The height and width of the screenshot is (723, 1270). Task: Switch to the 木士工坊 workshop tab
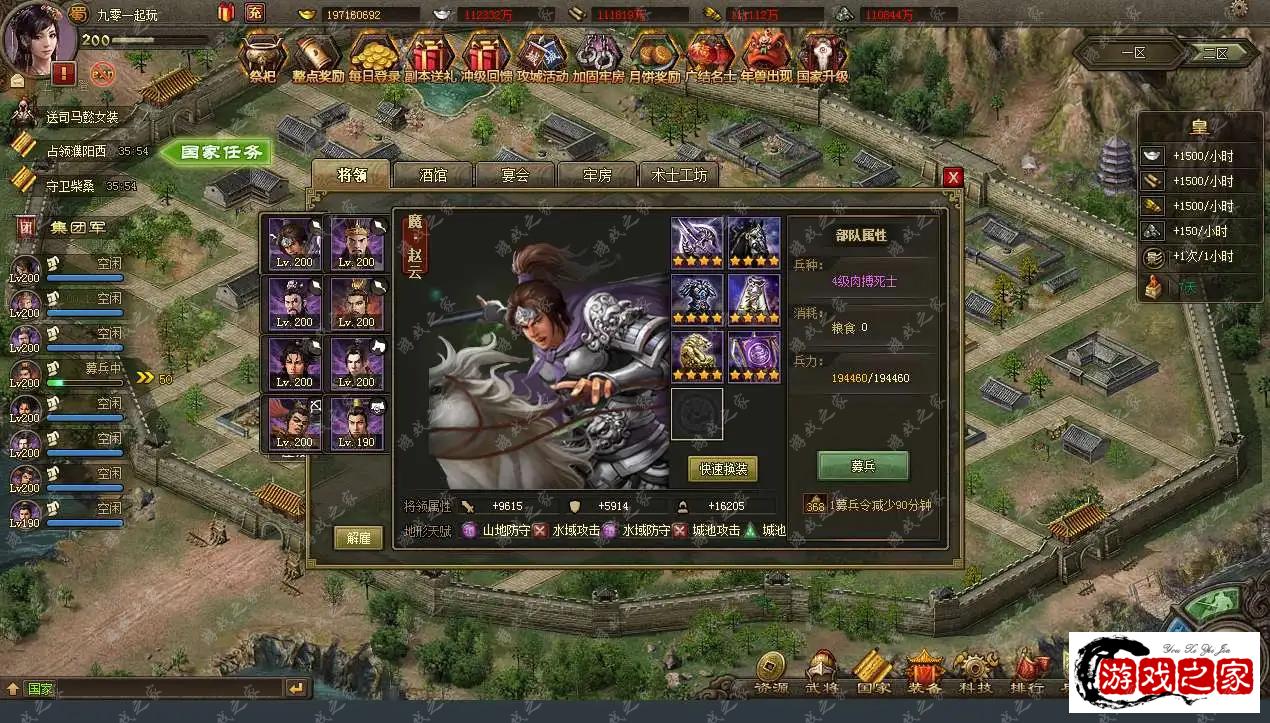pos(679,175)
